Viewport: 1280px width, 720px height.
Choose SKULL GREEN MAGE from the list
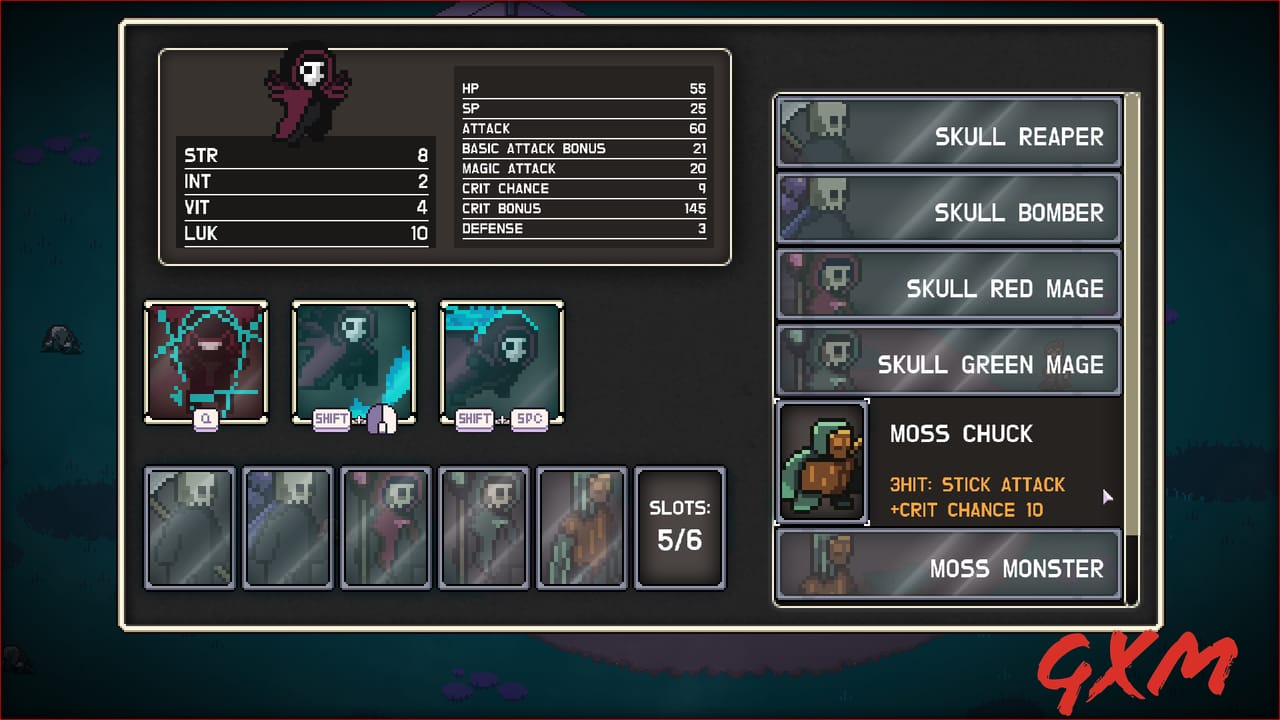990,363
